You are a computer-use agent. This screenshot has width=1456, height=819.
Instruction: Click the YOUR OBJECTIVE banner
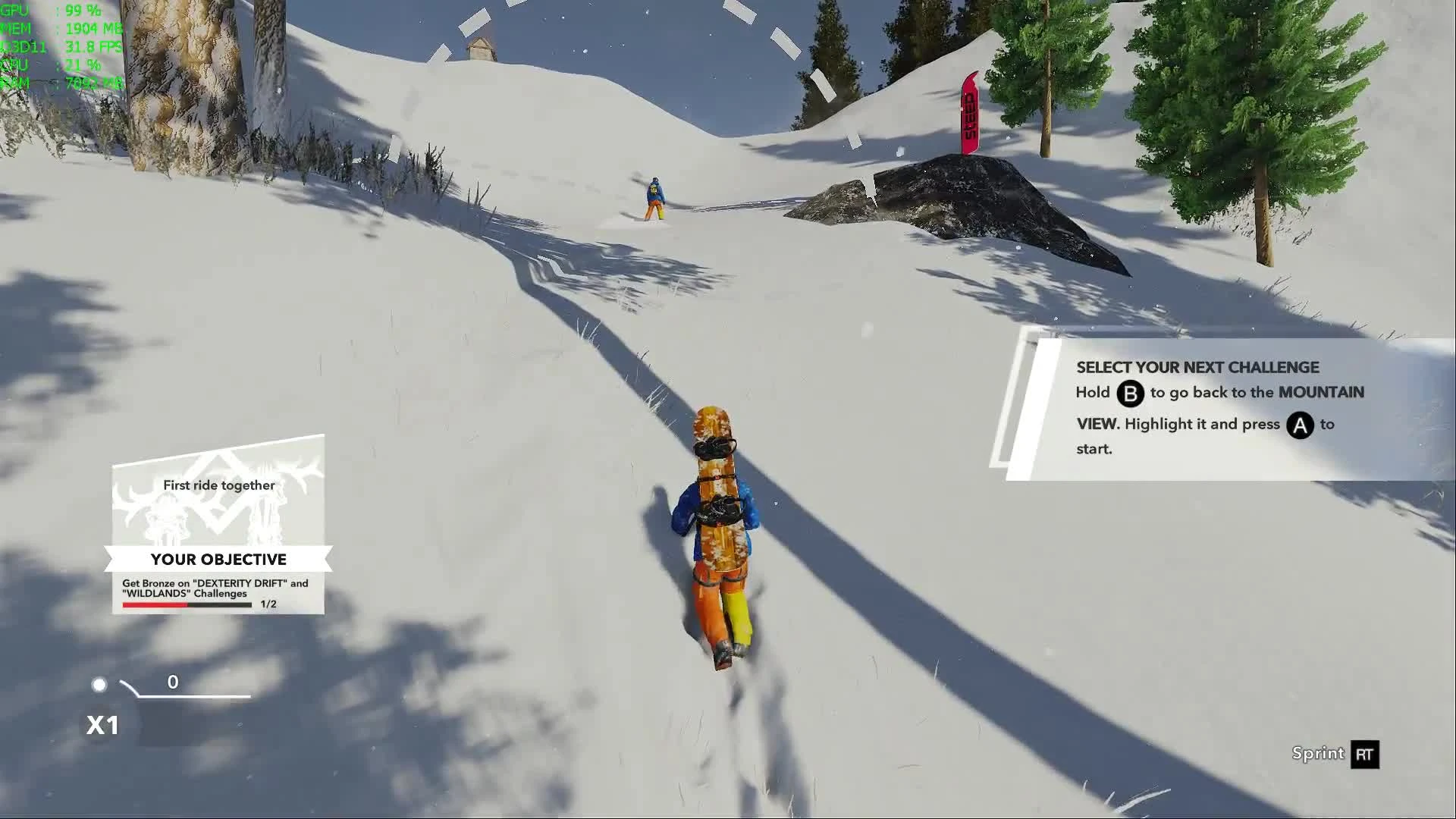coord(218,559)
